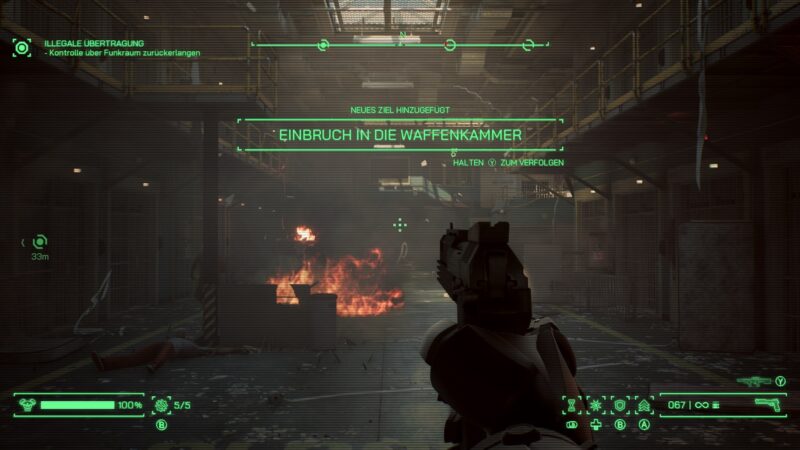Click the pistol weapon icon
The image size is (800, 450).
(766, 405)
